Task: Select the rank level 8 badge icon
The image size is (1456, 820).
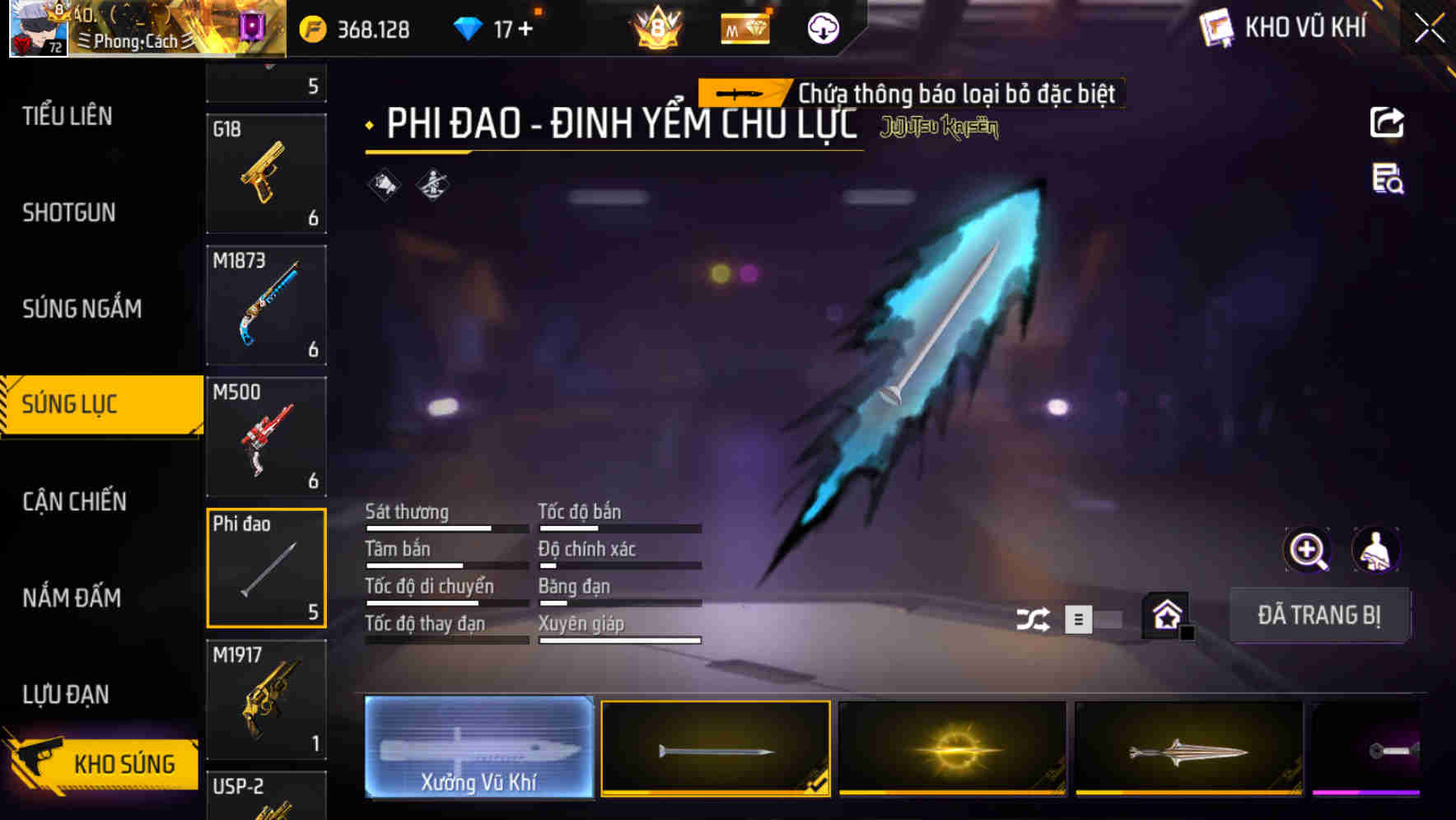Action: click(655, 29)
